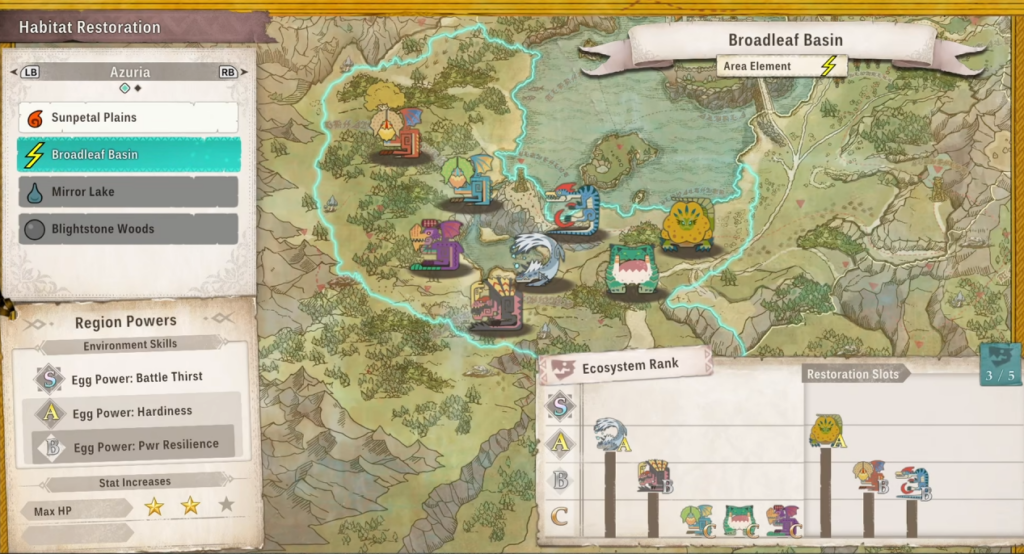Viewport: 1024px width, 554px height.
Task: Select the yellow monster icon on the map
Action: 687,225
